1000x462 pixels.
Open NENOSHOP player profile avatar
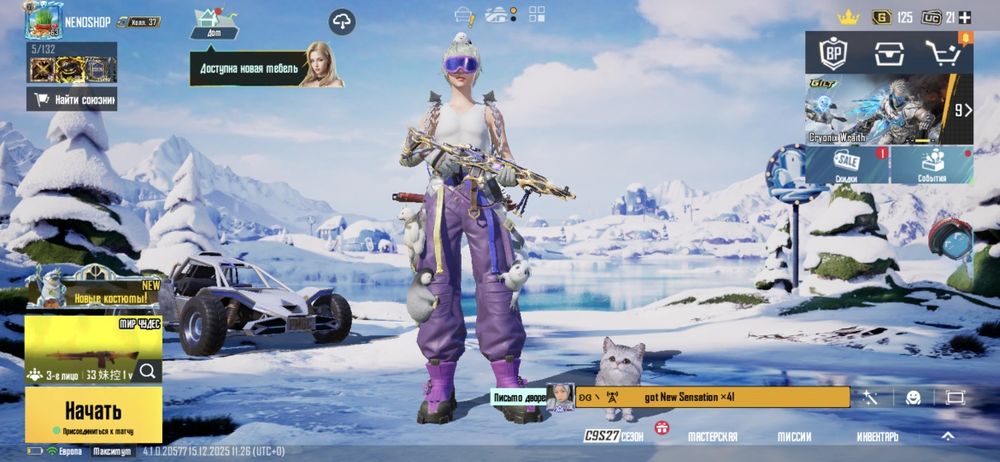coord(42,20)
